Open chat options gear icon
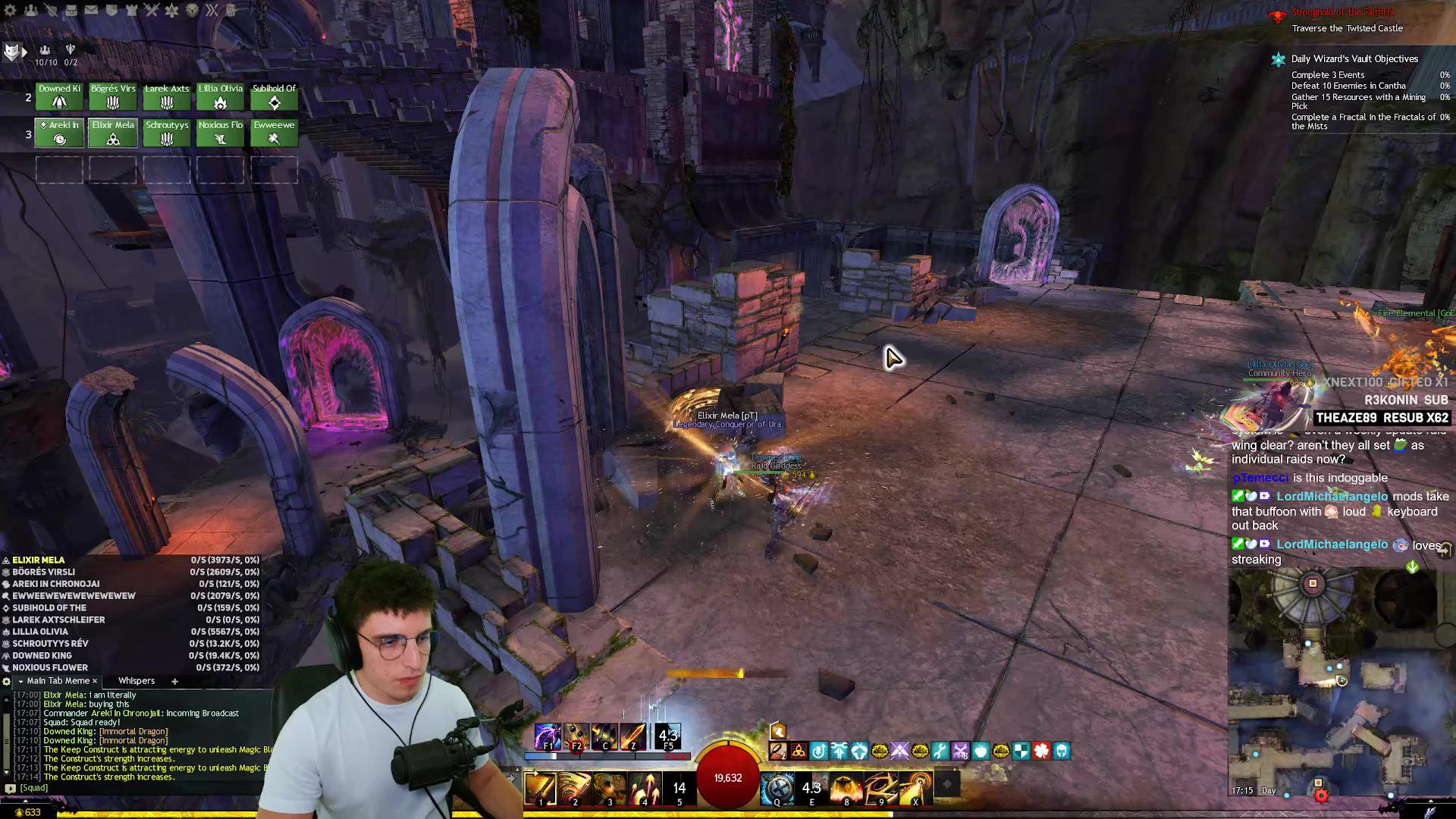1456x819 pixels. pyautogui.click(x=7, y=681)
